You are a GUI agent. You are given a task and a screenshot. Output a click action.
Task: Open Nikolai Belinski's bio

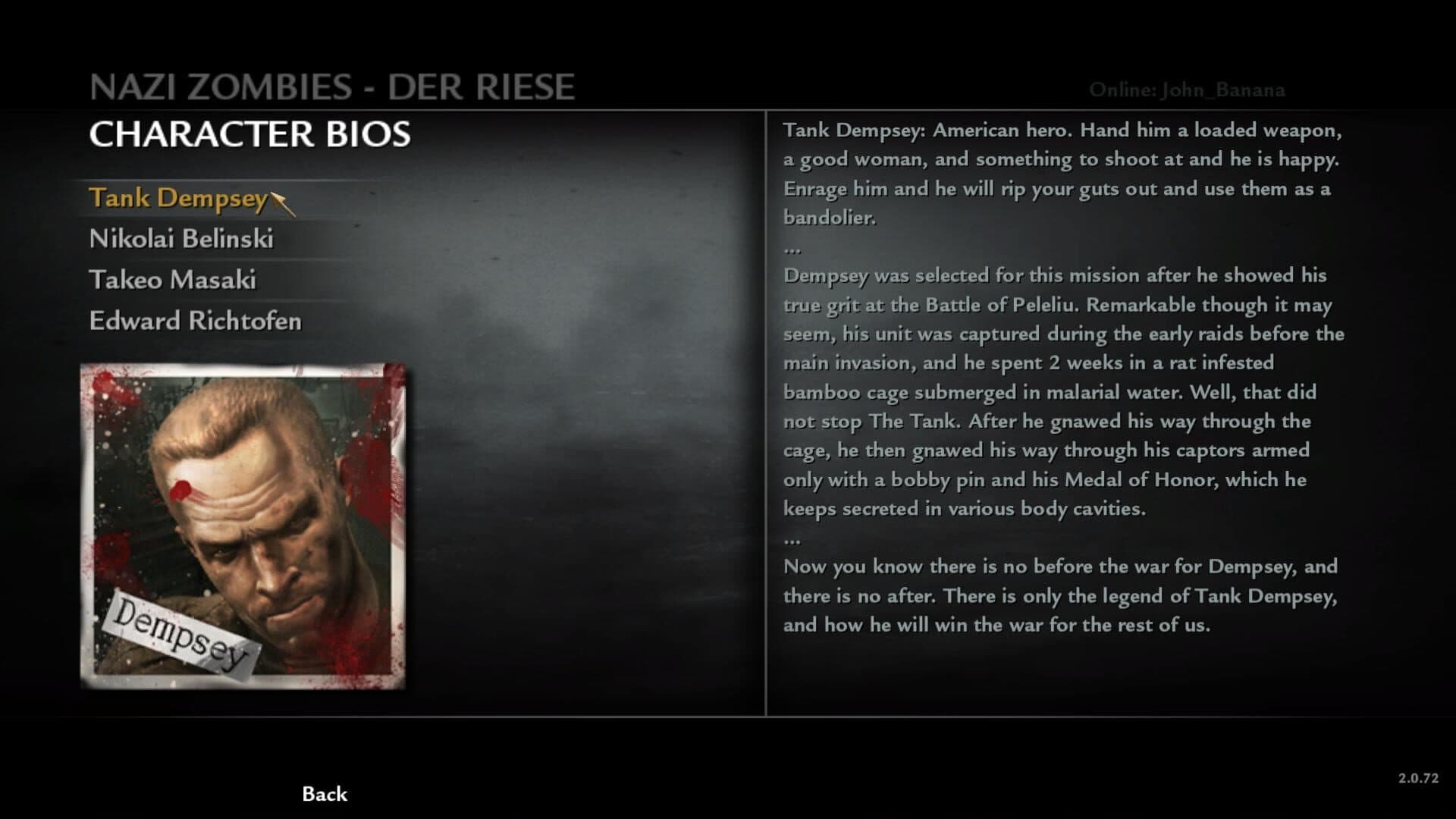[181, 240]
